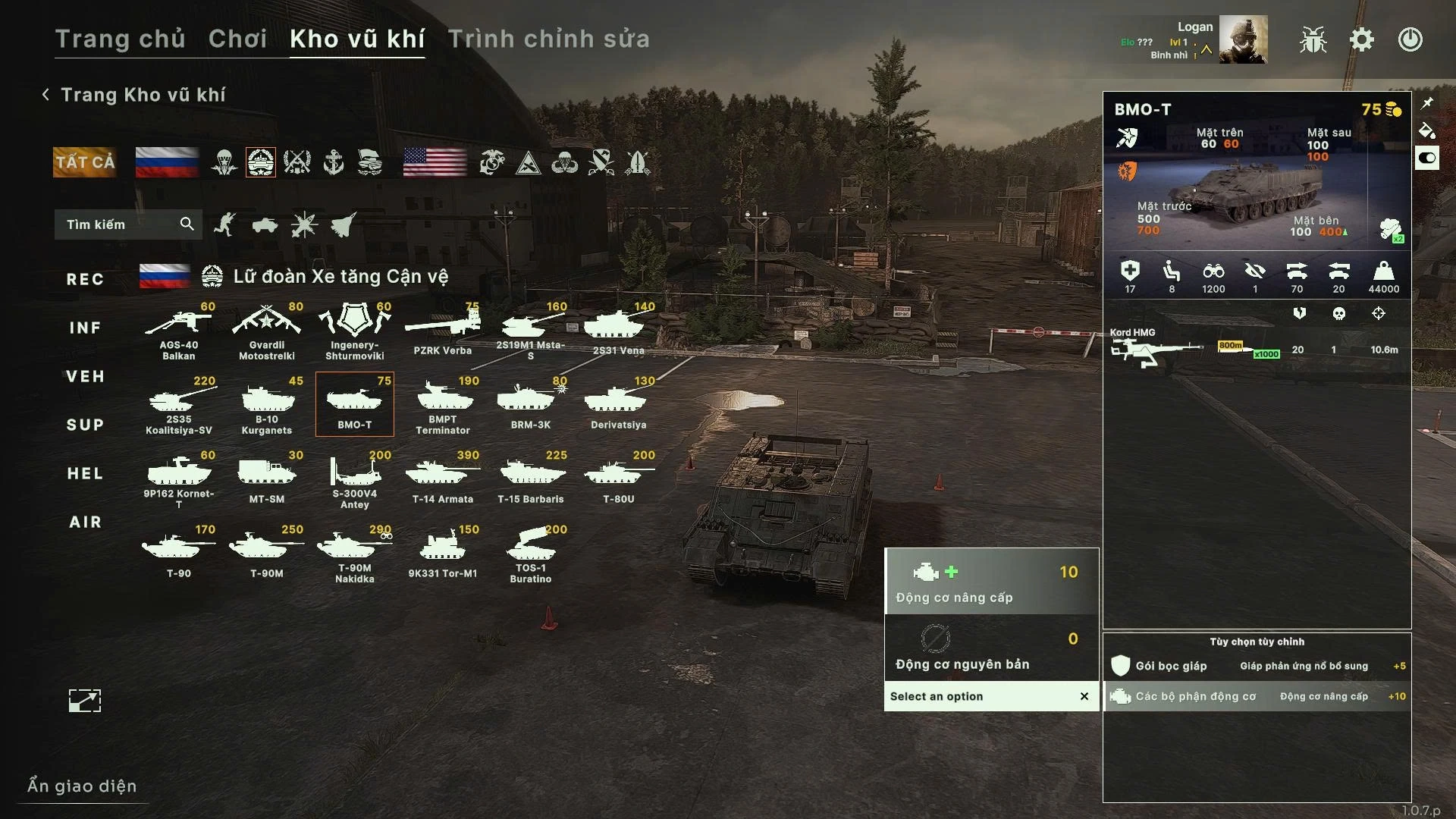Pick the BMPT Terminator unit
The image size is (1456, 819).
(x=442, y=406)
